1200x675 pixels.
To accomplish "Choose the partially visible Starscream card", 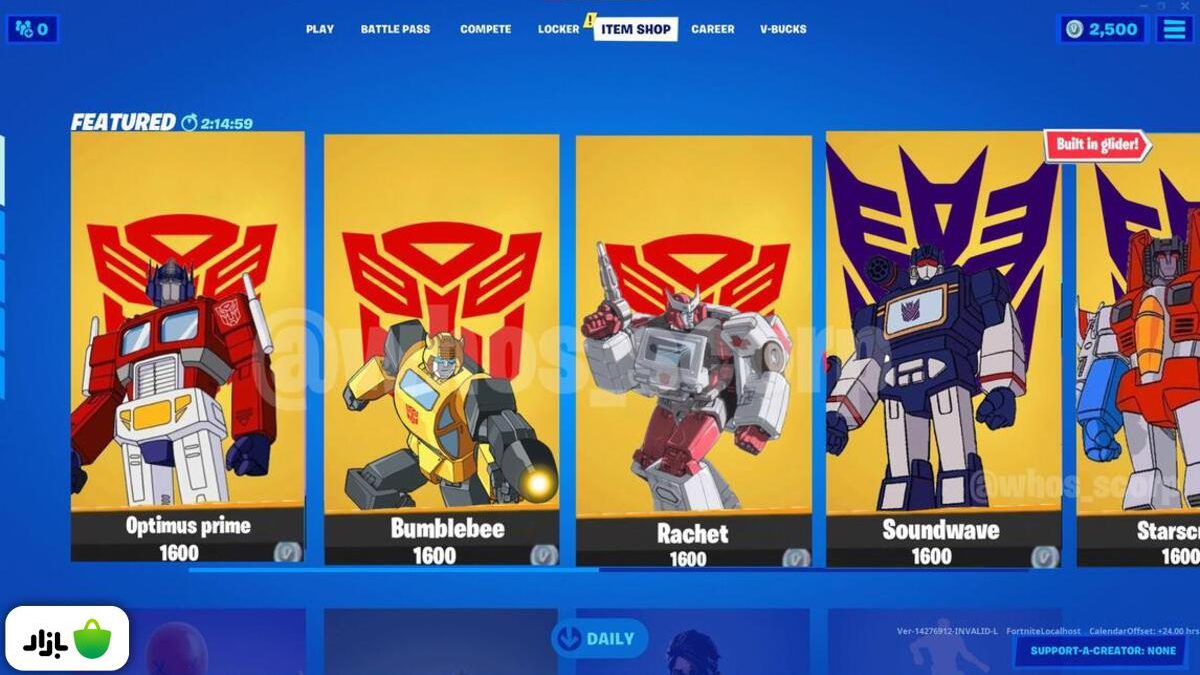I will tap(1140, 350).
